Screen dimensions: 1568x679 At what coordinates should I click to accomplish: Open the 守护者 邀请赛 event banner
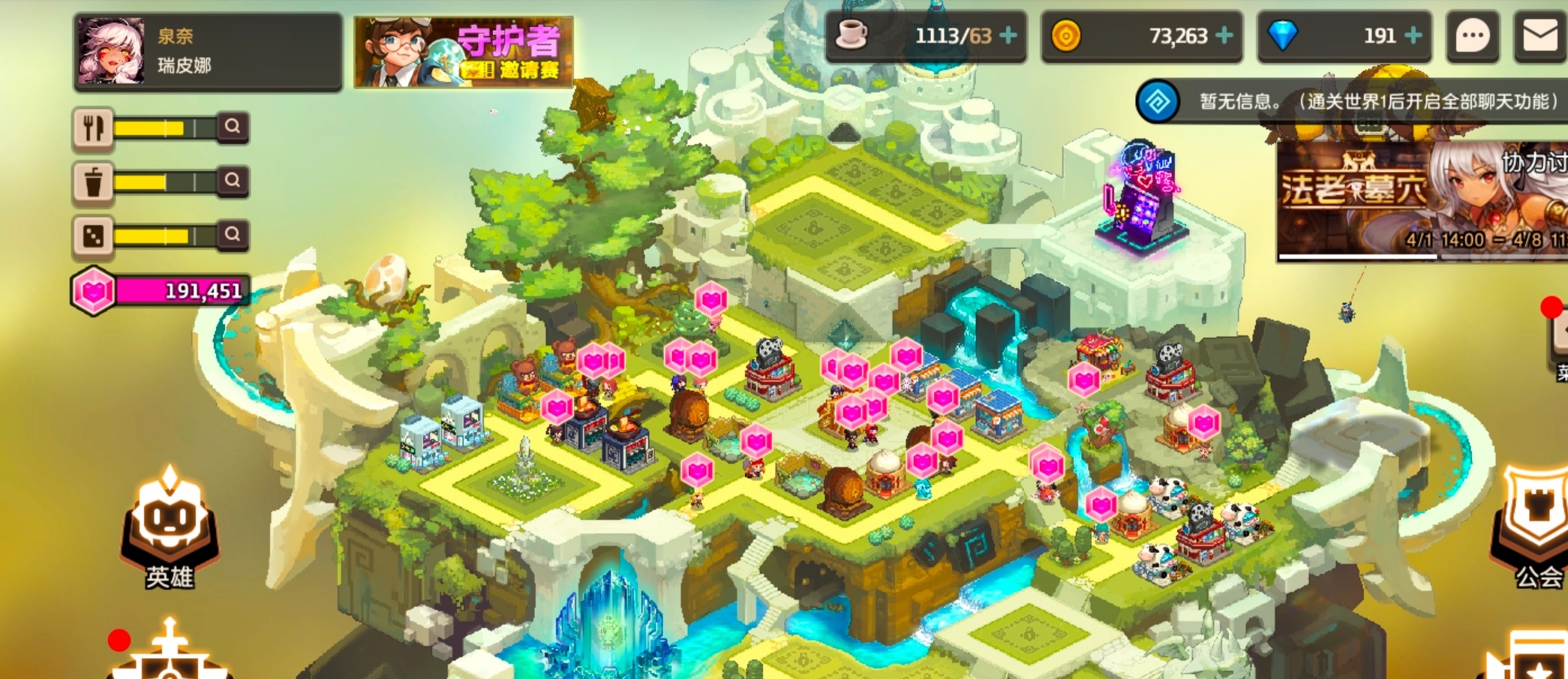pyautogui.click(x=463, y=51)
